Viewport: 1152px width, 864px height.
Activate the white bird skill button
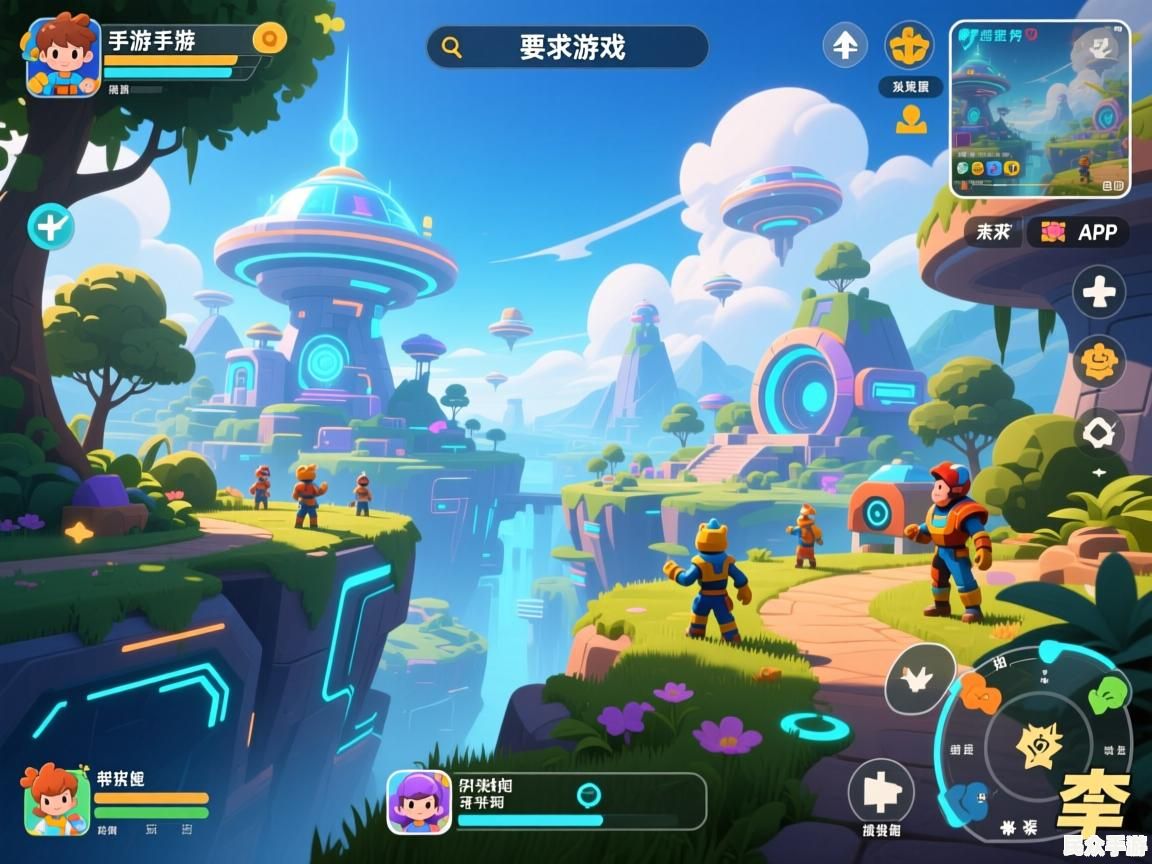tap(919, 679)
